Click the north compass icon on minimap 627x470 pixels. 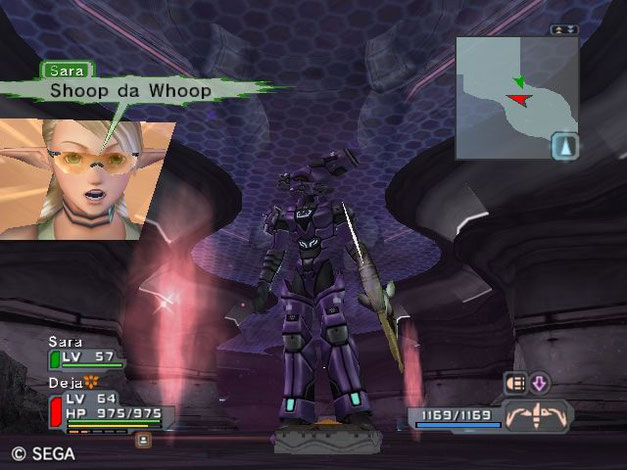point(565,146)
